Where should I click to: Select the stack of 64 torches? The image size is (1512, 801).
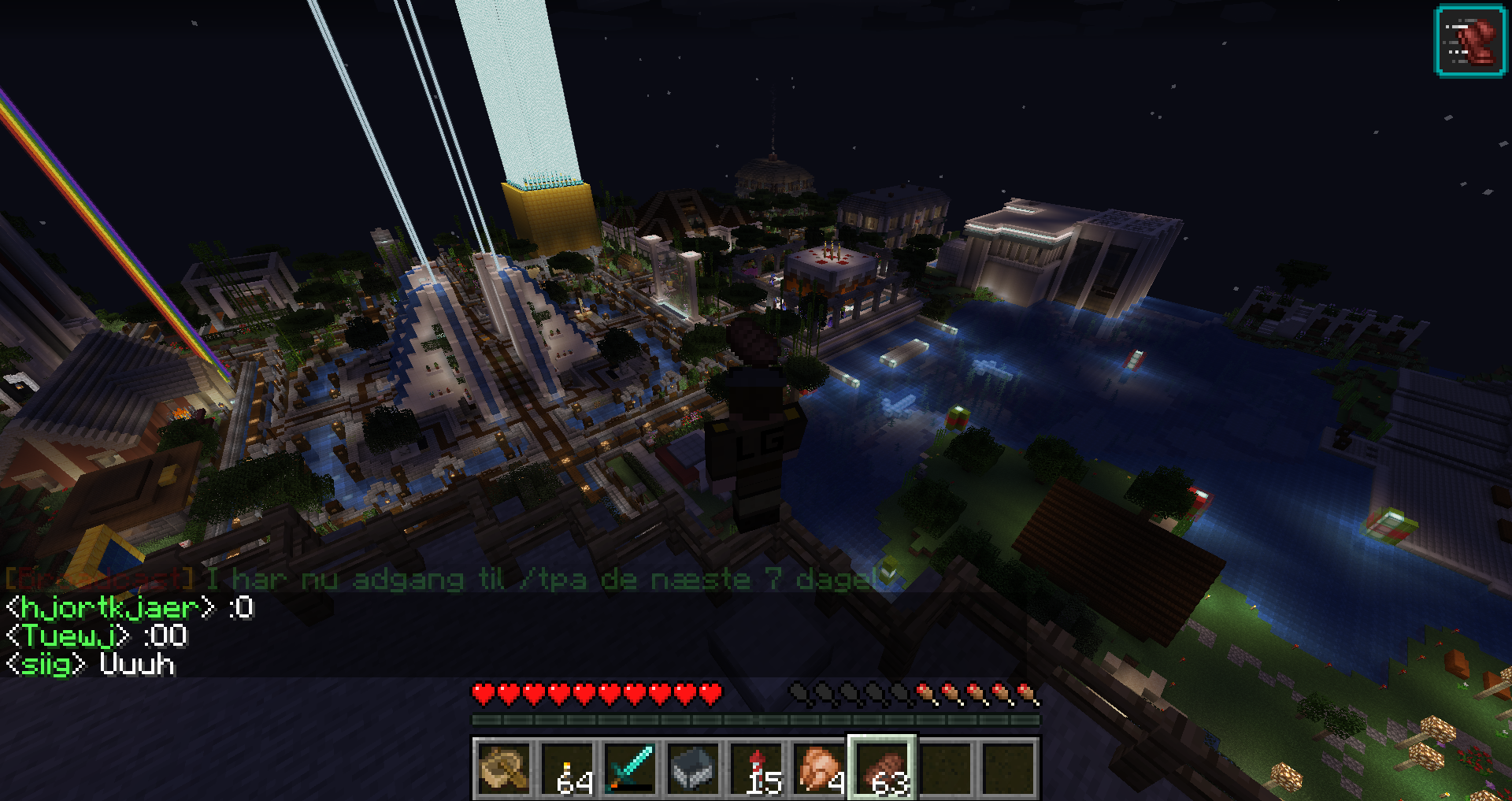point(567,769)
